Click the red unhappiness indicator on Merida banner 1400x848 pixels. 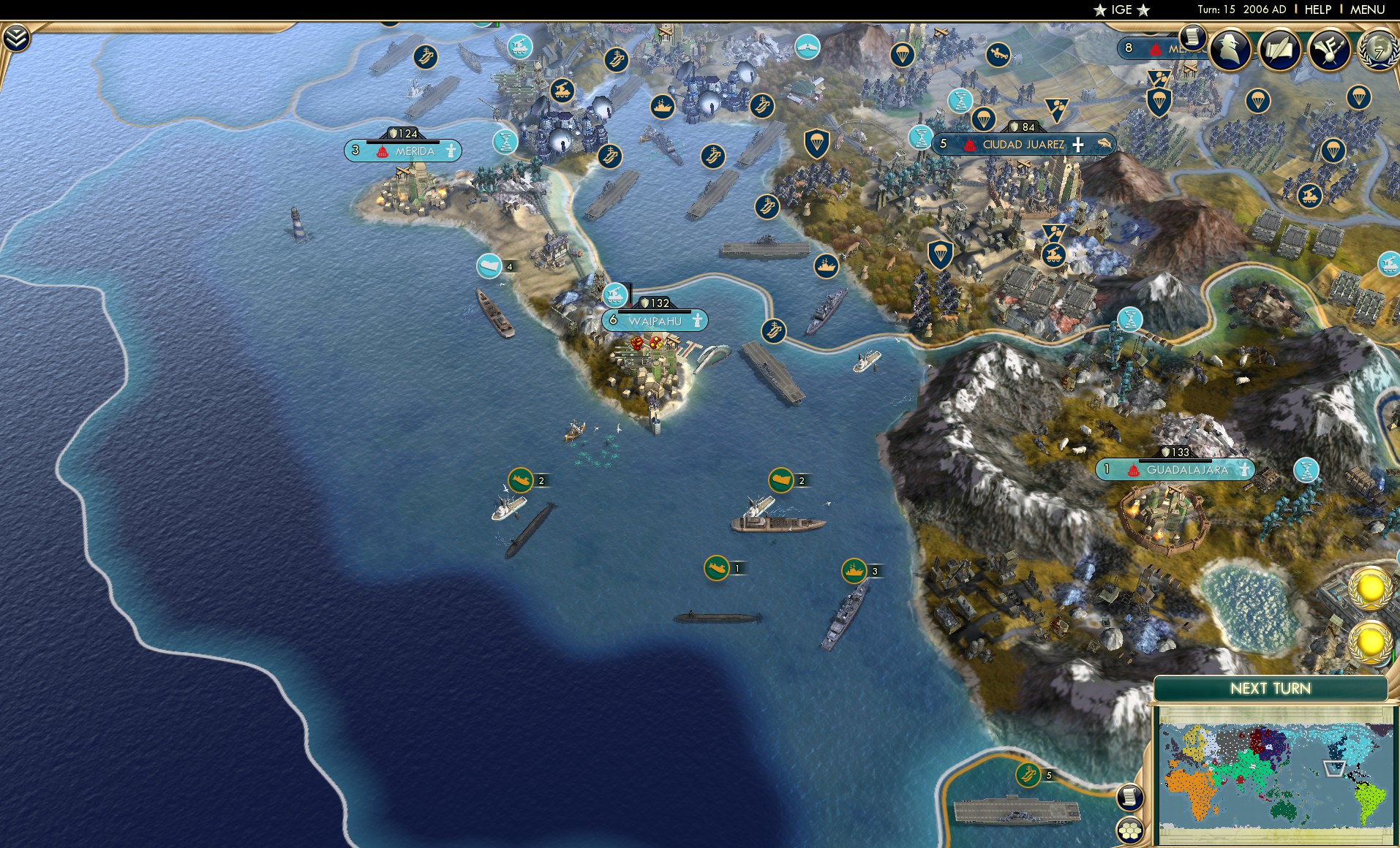point(383,152)
